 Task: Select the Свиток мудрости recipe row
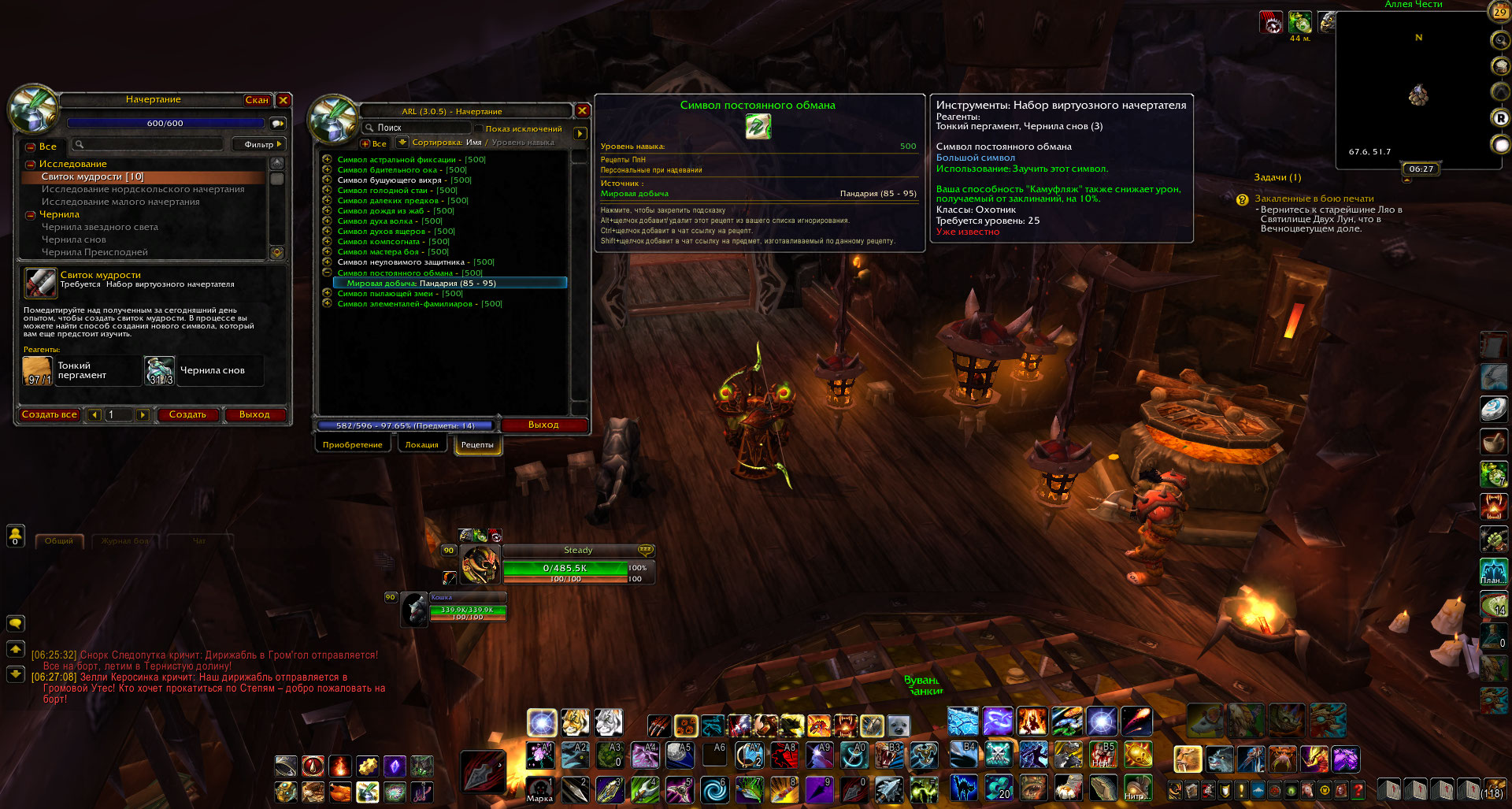[x=92, y=176]
